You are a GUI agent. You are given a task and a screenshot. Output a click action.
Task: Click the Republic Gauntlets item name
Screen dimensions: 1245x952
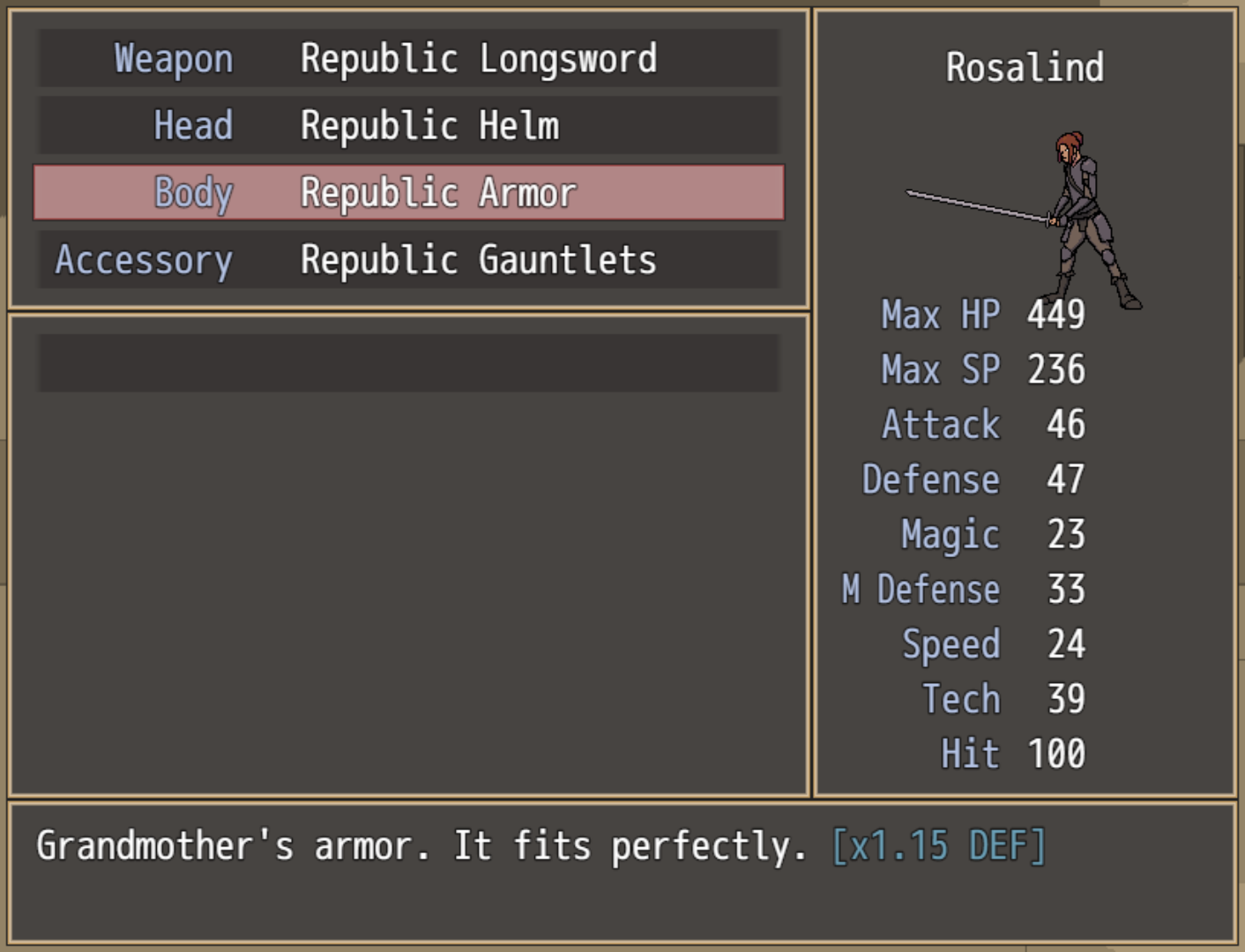click(479, 259)
